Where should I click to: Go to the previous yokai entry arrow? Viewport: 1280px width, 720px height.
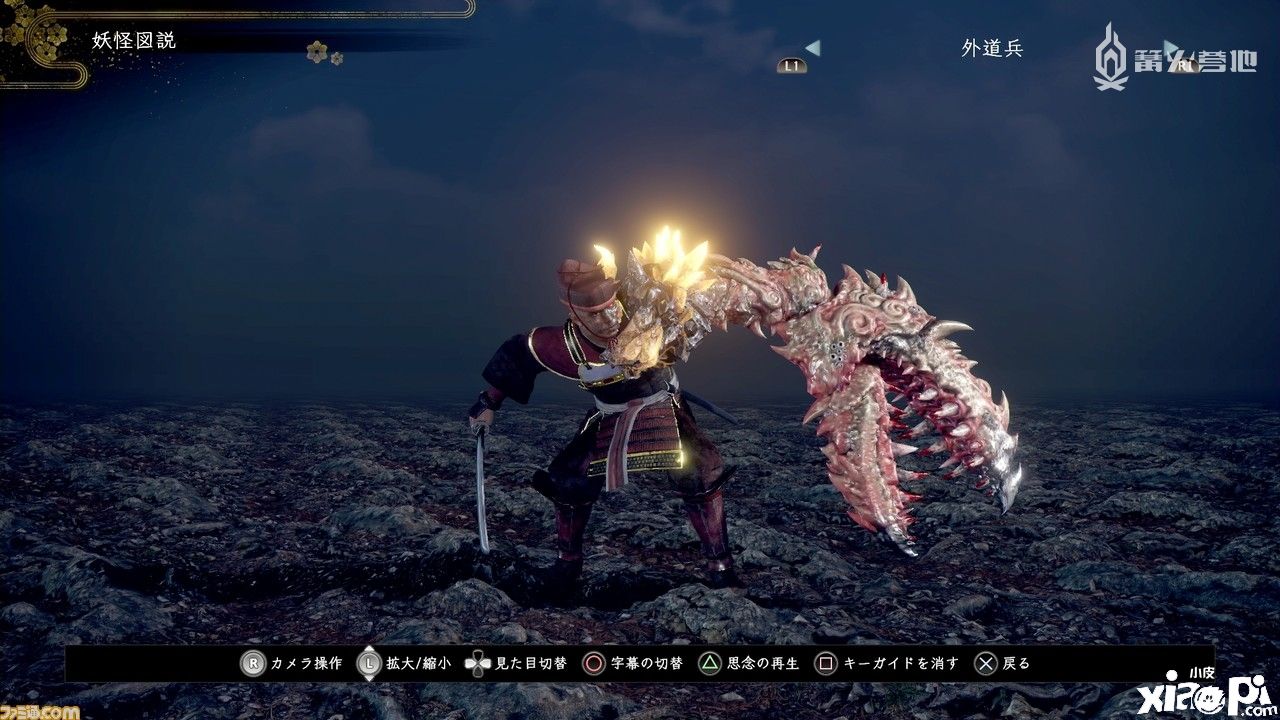pyautogui.click(x=813, y=47)
